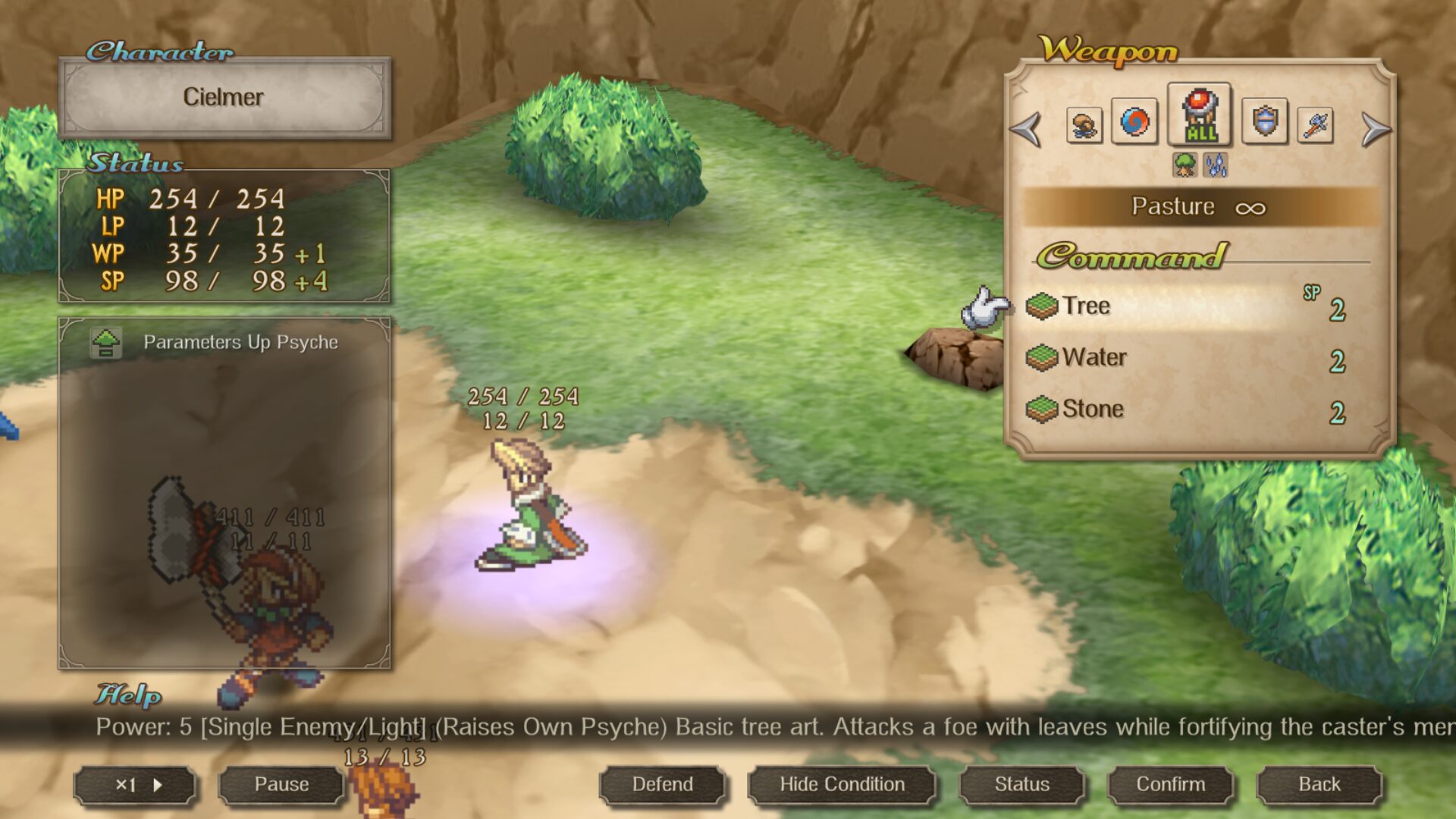
Task: Go Back from the command menu
Action: point(1319,784)
